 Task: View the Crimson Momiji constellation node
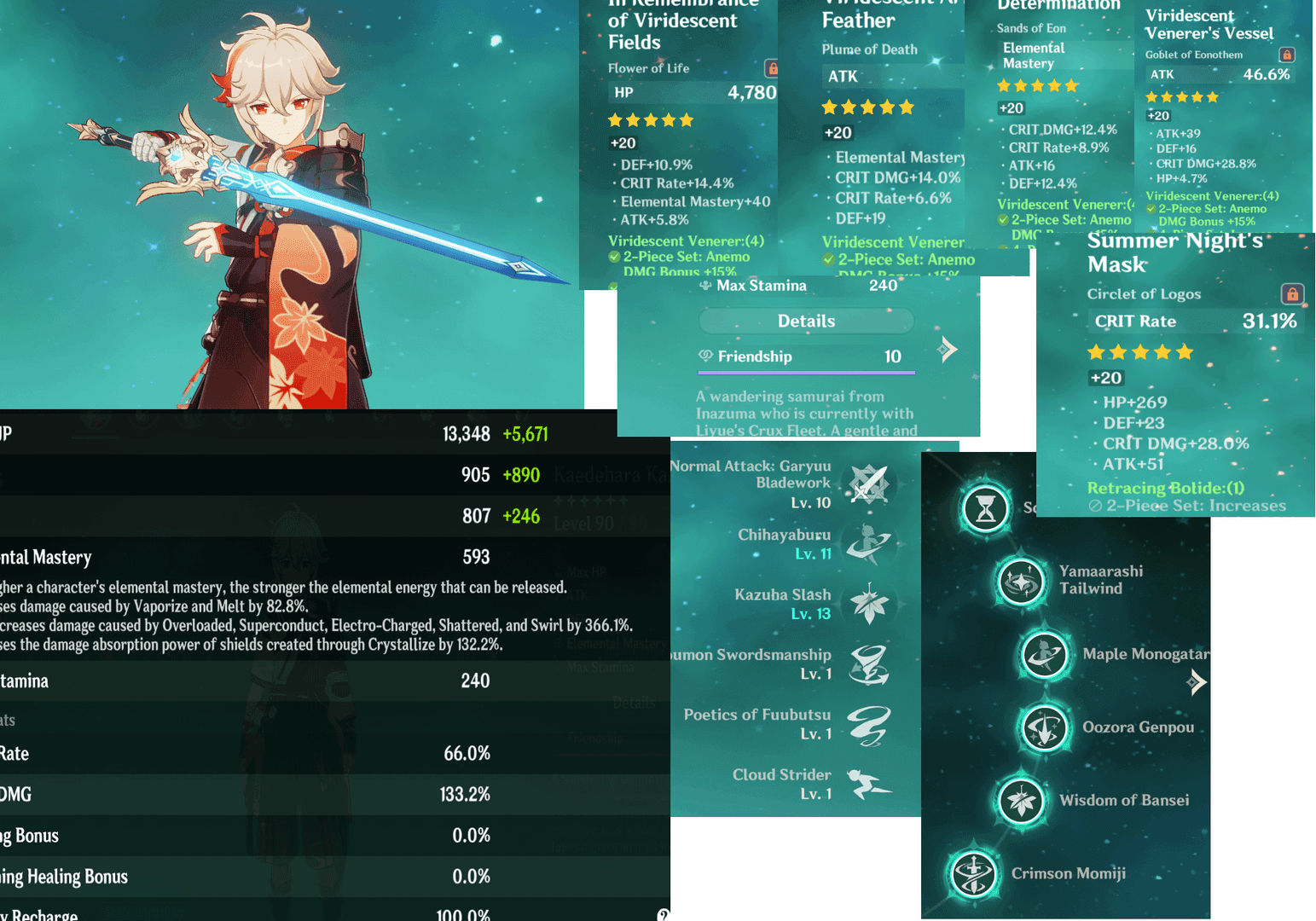tap(973, 874)
